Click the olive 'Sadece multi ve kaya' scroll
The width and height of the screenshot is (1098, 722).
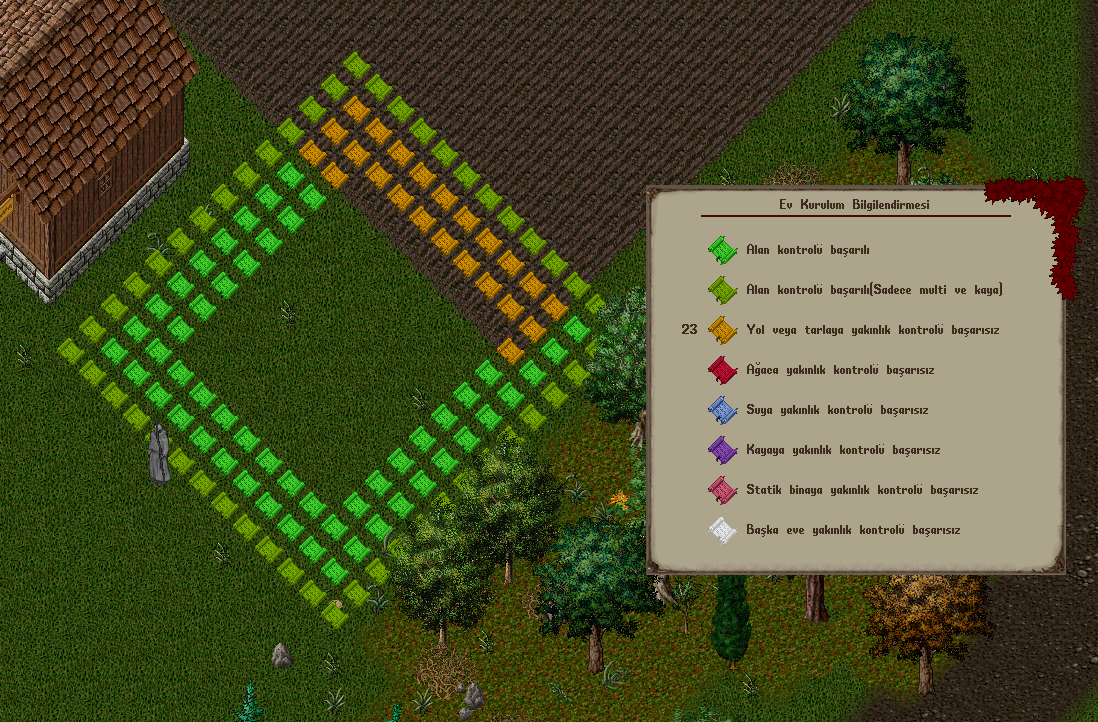pos(722,290)
